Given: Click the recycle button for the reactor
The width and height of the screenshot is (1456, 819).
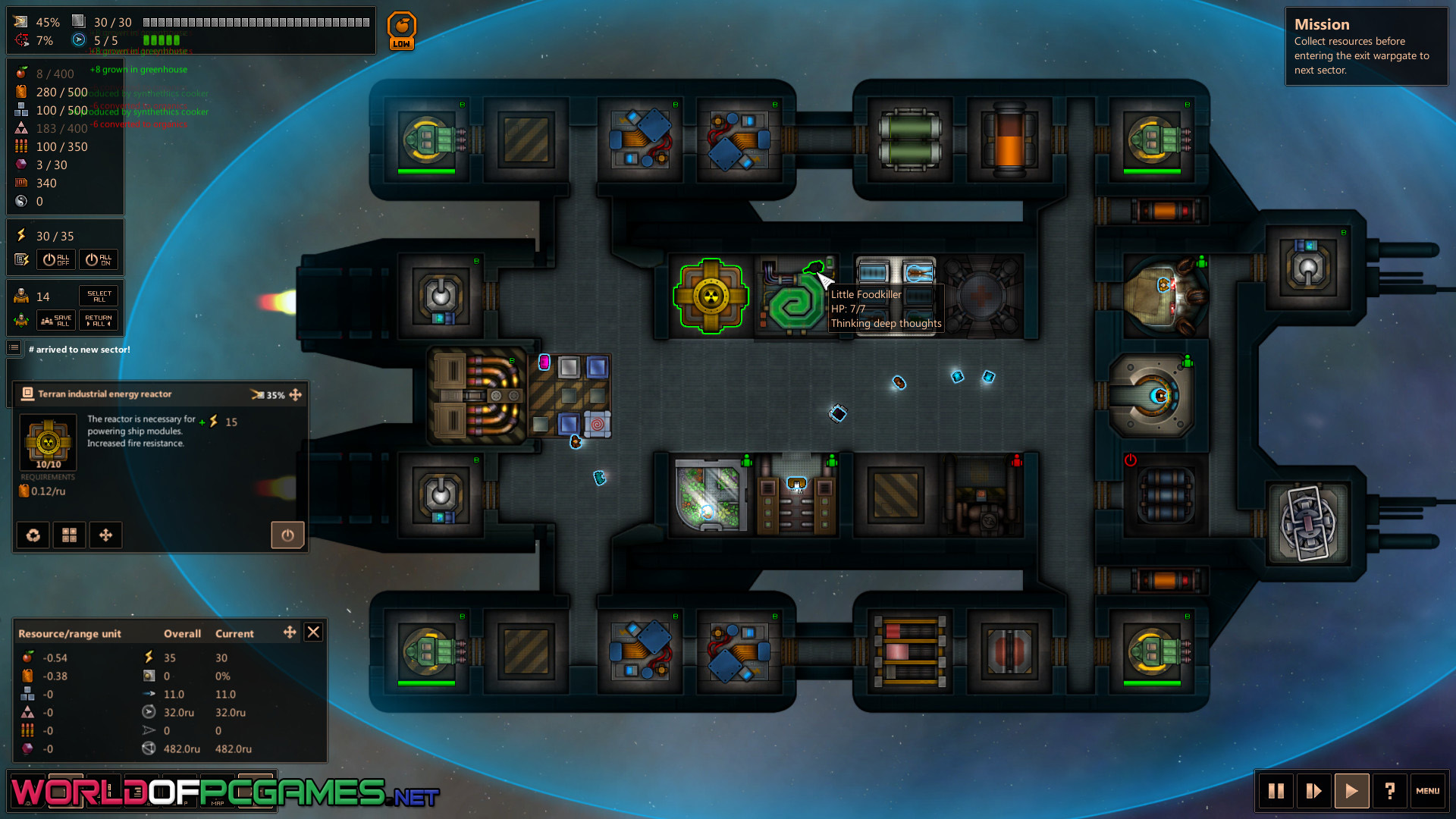Looking at the screenshot, I should click(33, 535).
